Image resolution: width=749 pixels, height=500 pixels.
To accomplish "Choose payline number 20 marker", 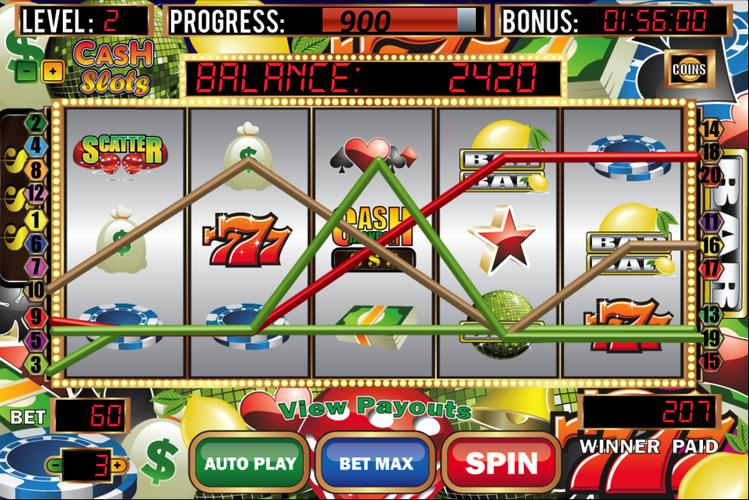I will tap(712, 175).
